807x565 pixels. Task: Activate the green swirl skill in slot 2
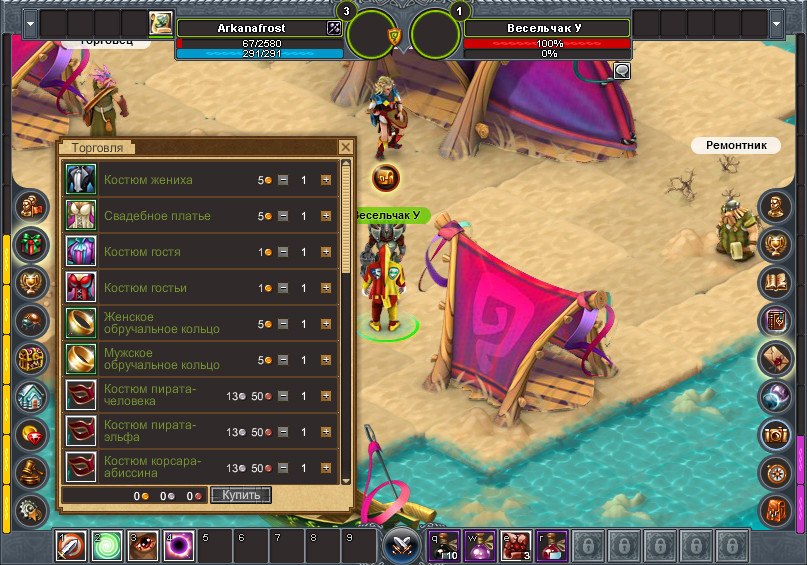click(x=107, y=546)
